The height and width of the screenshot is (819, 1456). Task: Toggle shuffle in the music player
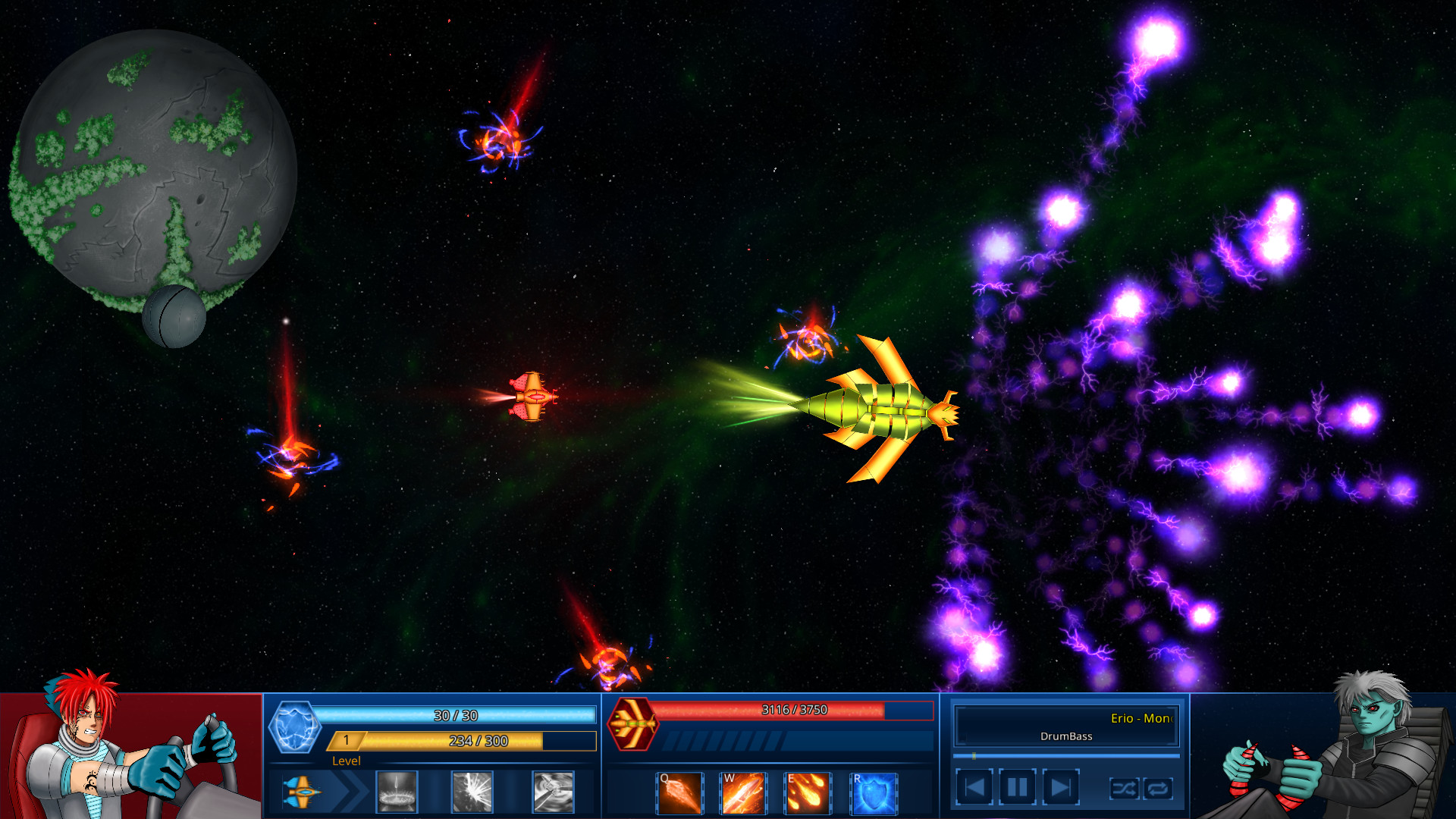click(x=1124, y=789)
